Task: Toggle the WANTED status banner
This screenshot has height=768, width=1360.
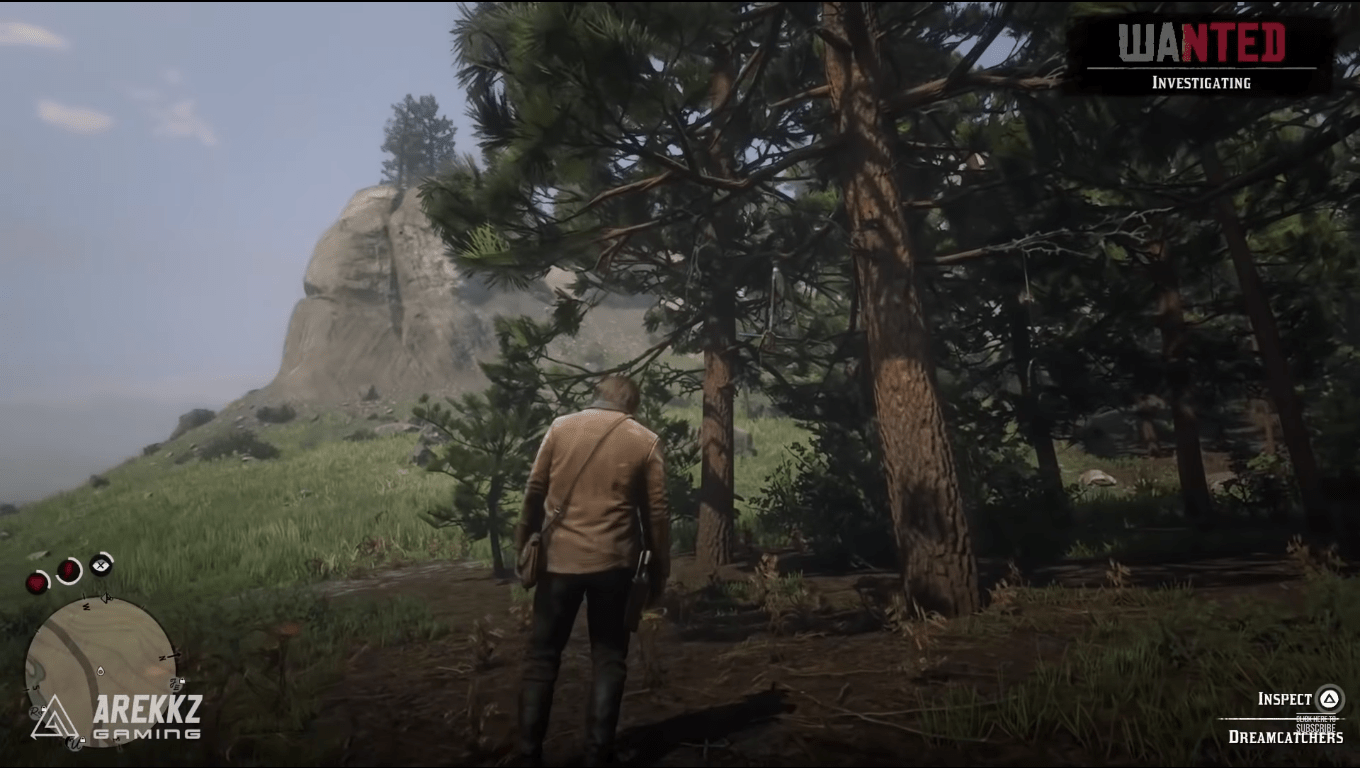Action: (1204, 43)
